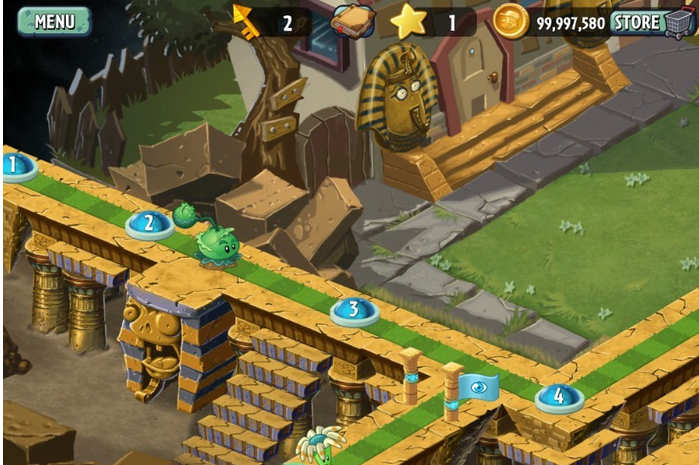Choose level 2 node on the path
This screenshot has height=465, width=699.
[x=149, y=224]
